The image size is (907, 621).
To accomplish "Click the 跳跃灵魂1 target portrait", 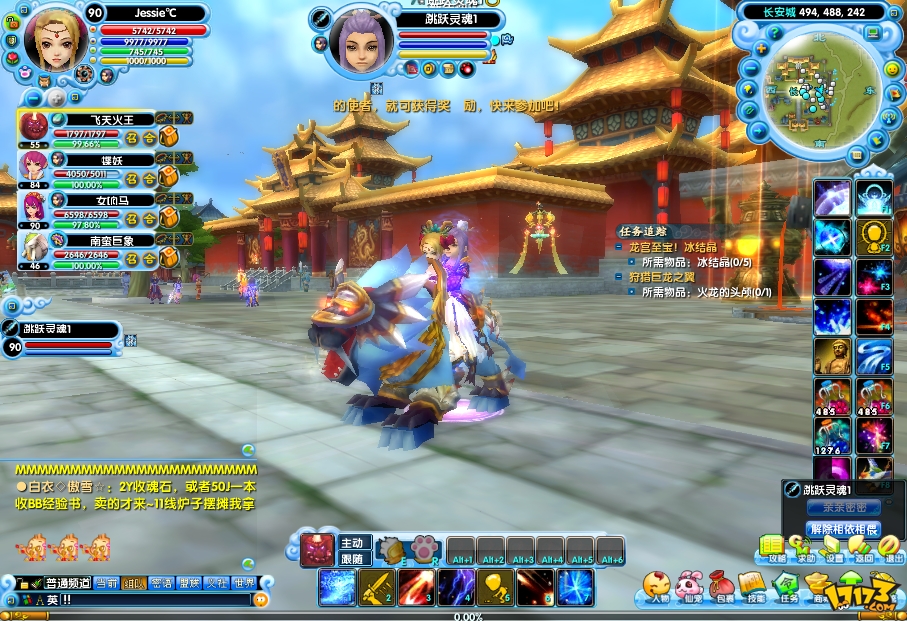I will click(x=358, y=40).
